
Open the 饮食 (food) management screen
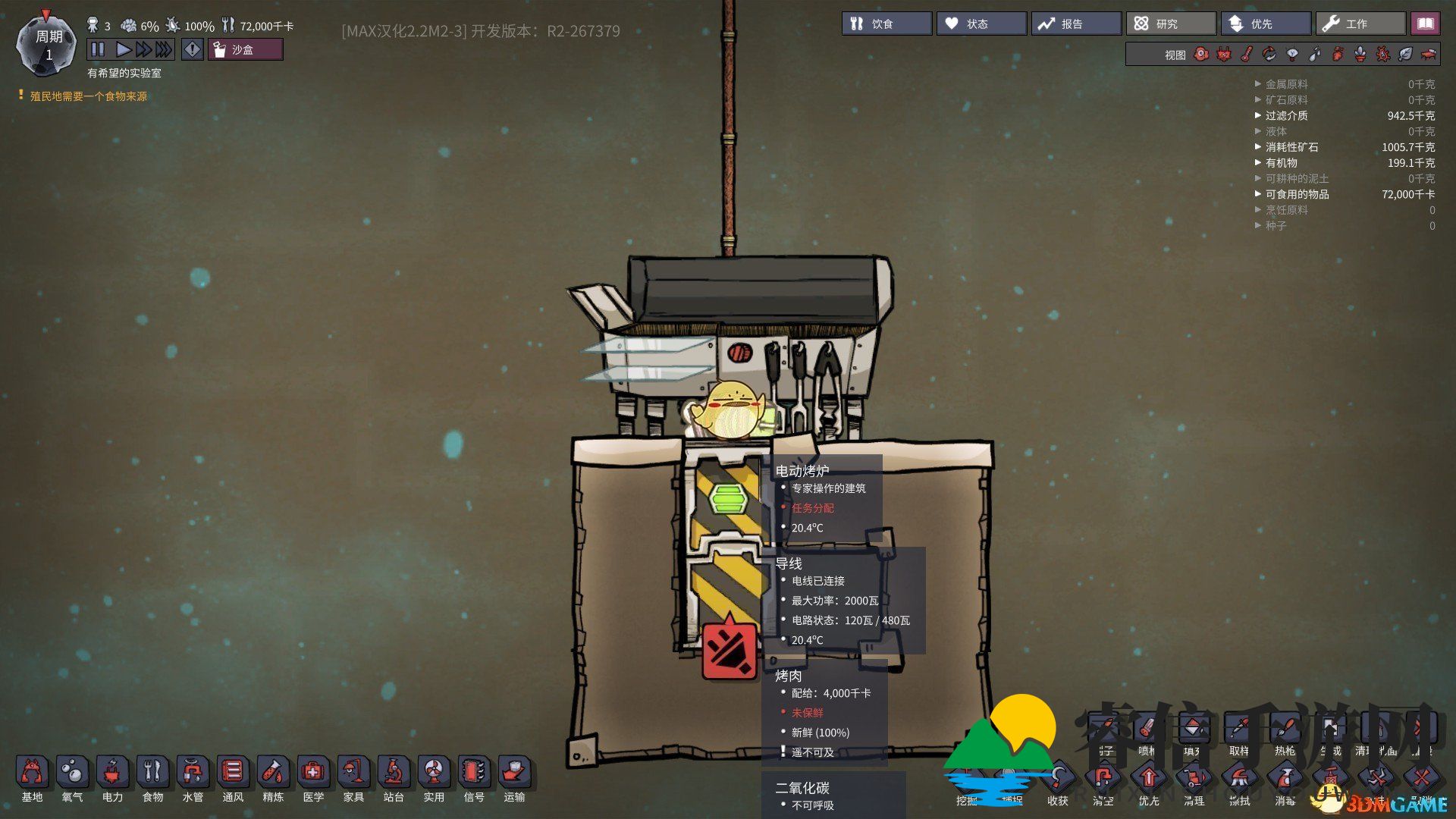coord(886,24)
